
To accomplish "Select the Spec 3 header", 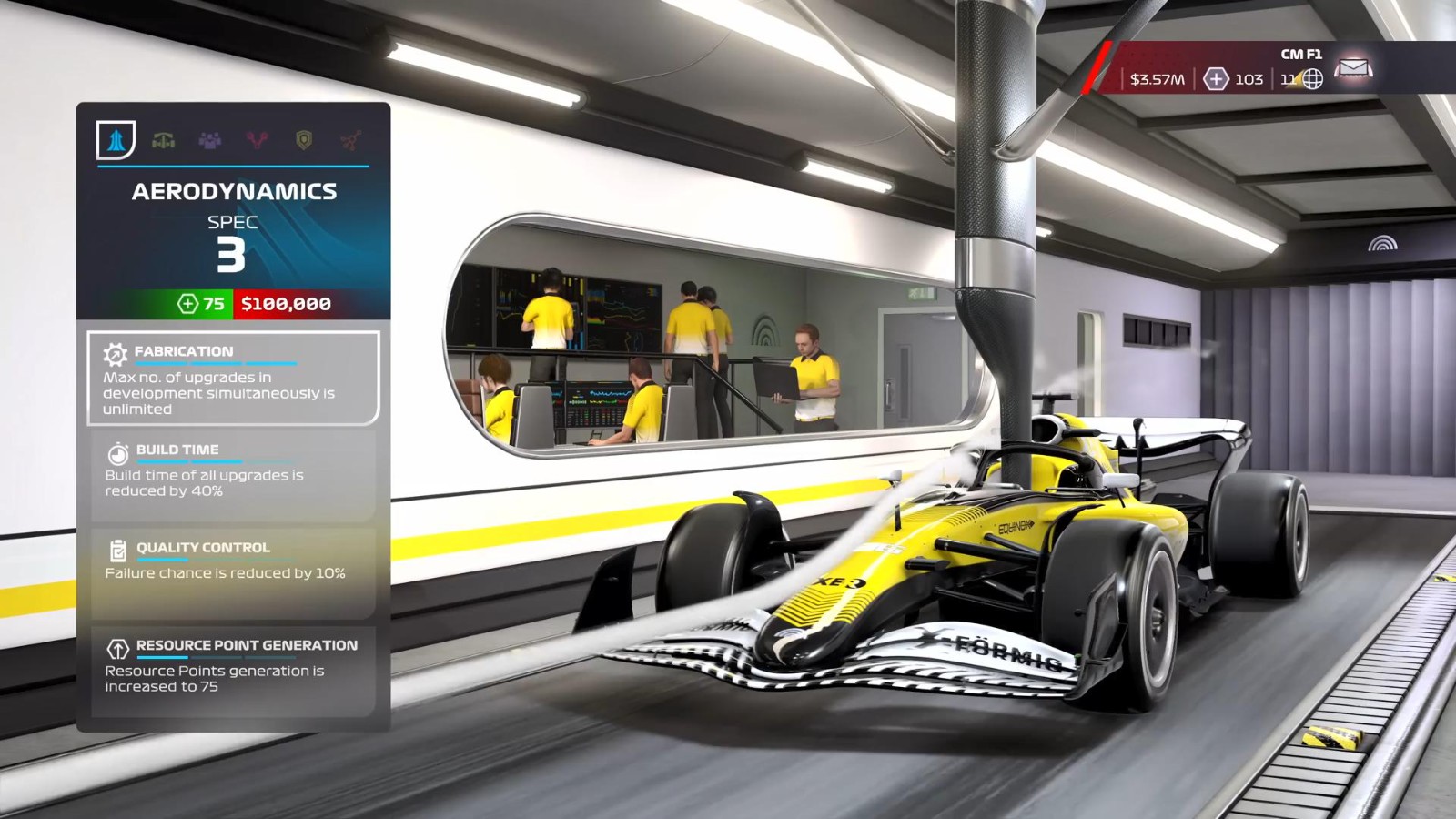I will coord(231,241).
